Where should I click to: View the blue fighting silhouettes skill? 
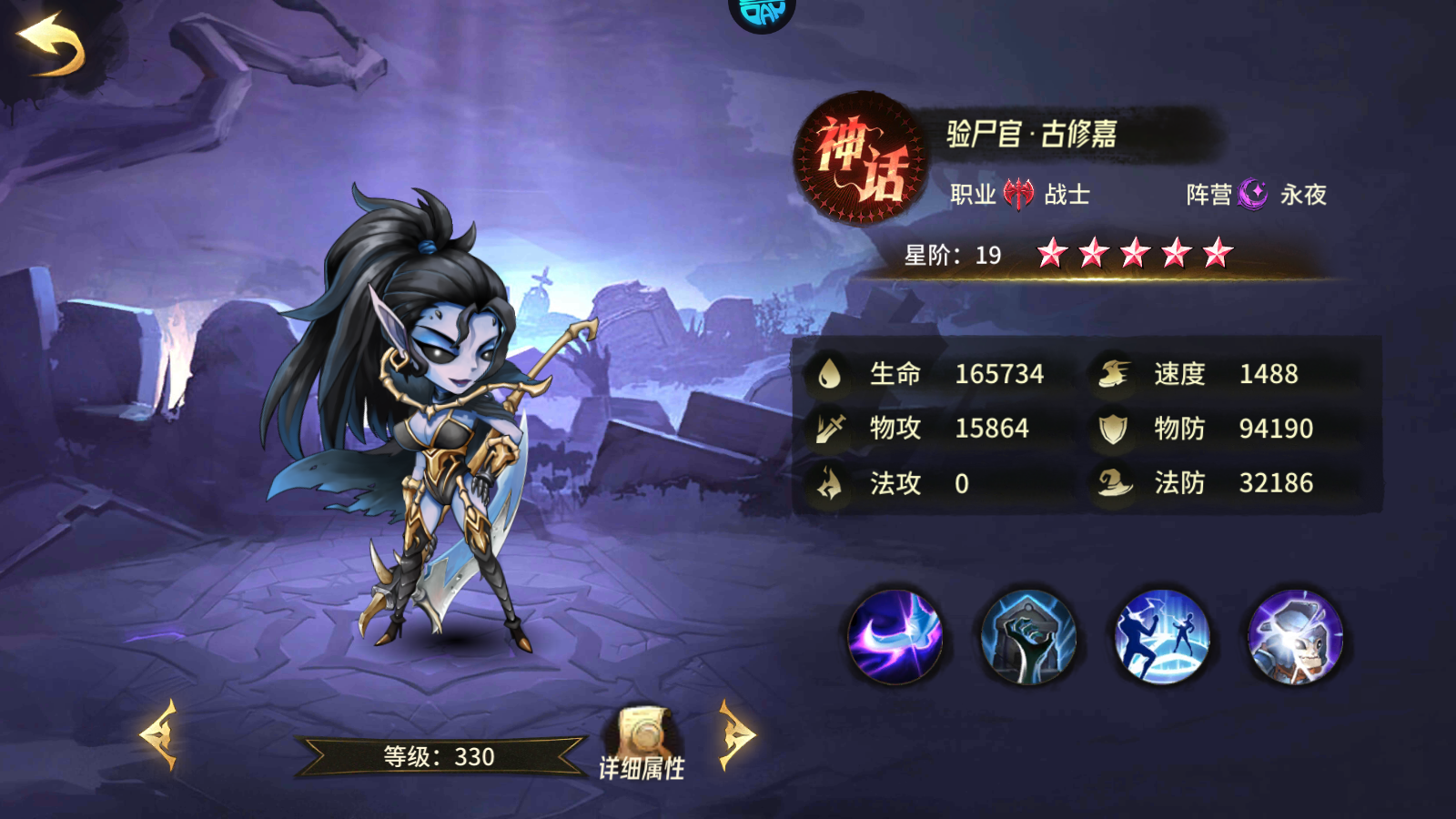pyautogui.click(x=1162, y=637)
